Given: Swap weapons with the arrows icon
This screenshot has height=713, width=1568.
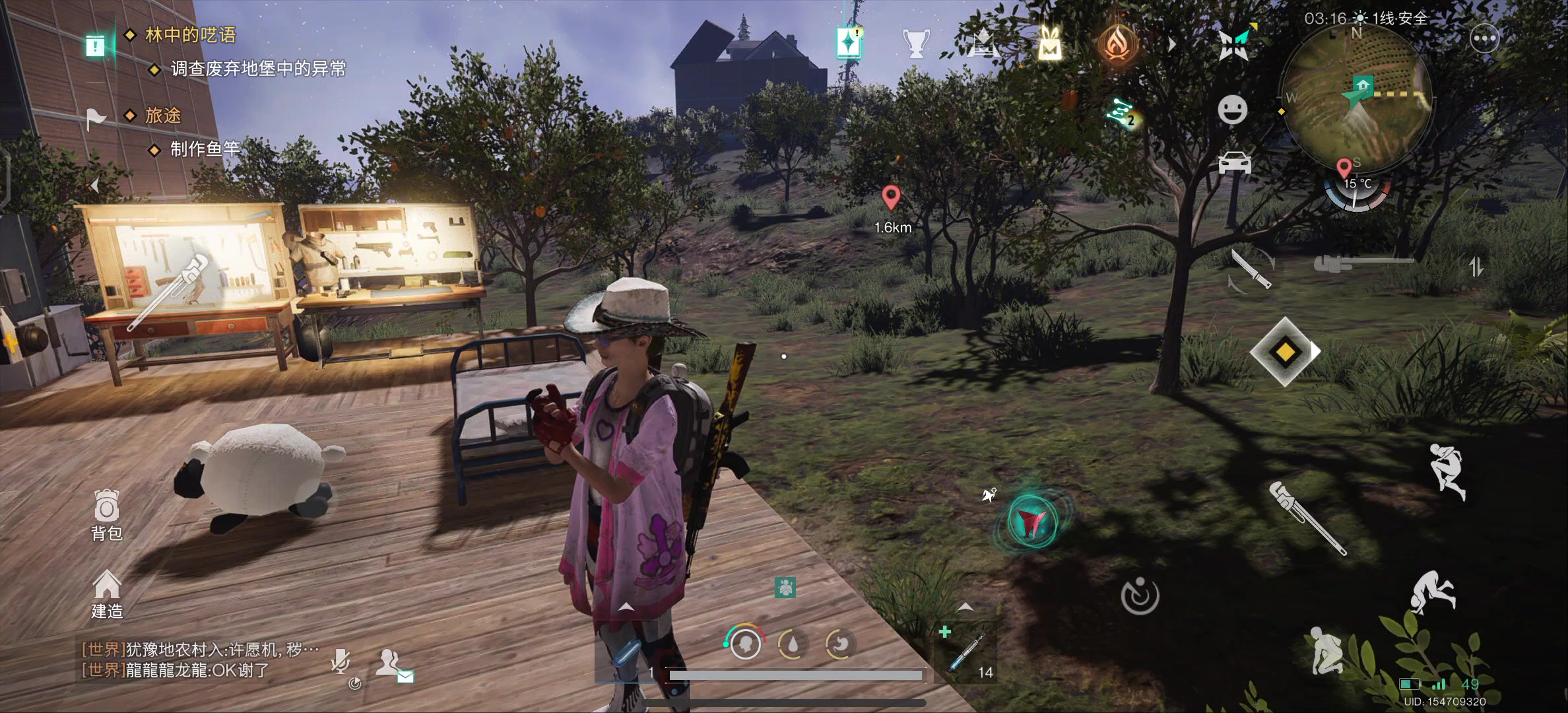Looking at the screenshot, I should pyautogui.click(x=1476, y=267).
